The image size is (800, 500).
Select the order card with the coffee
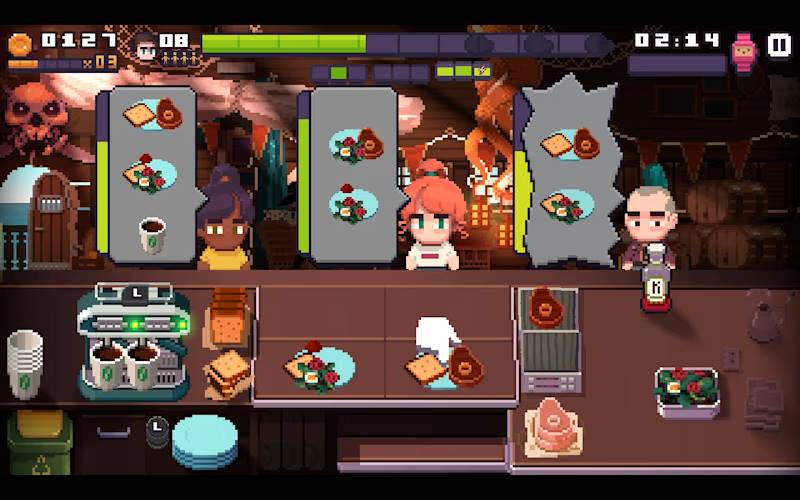coord(151,175)
